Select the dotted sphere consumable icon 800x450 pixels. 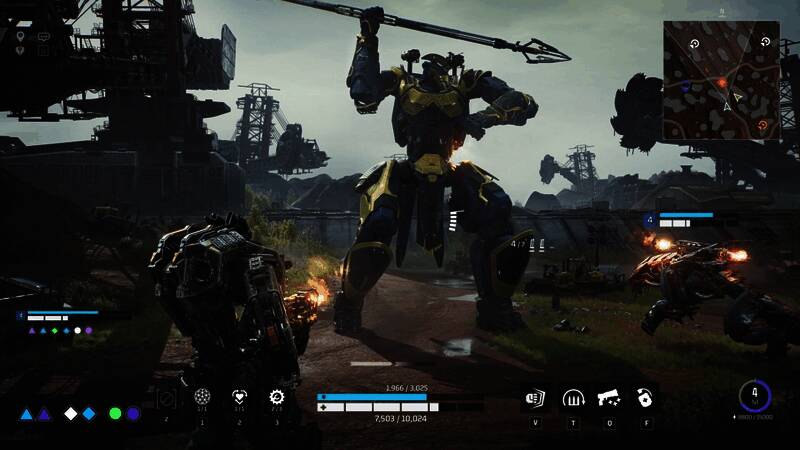coord(202,397)
